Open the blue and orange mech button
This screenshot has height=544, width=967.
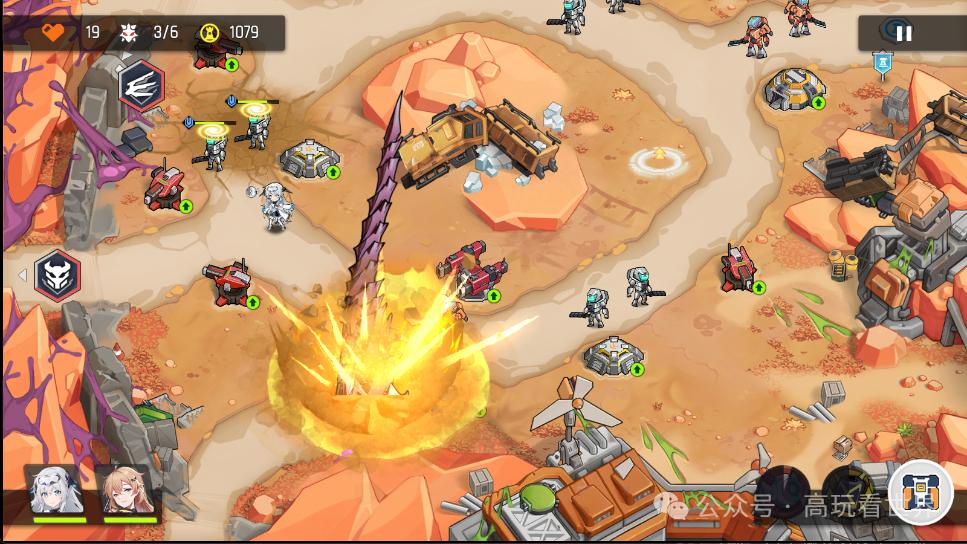919,491
